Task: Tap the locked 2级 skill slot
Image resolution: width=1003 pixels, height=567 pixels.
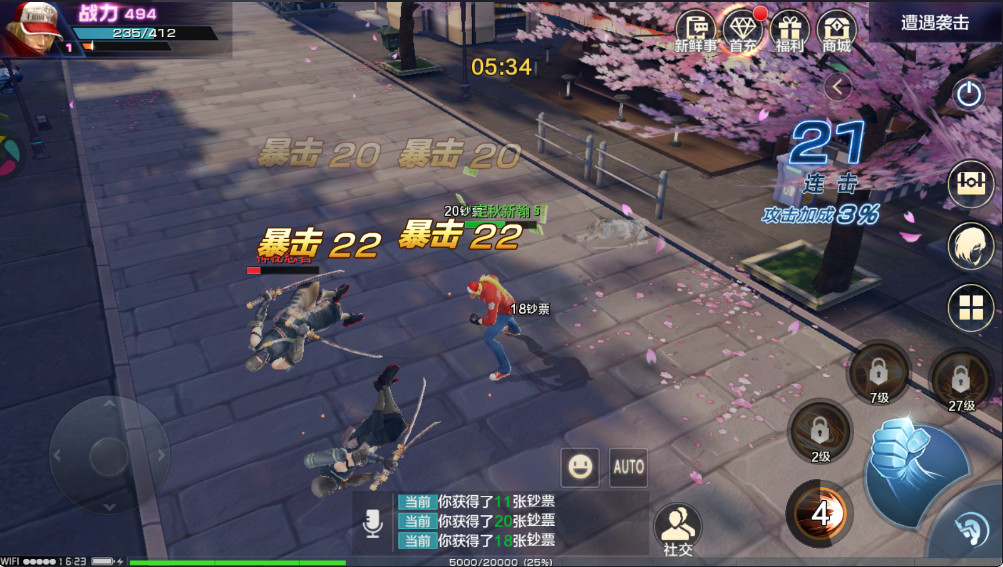Action: (820, 432)
